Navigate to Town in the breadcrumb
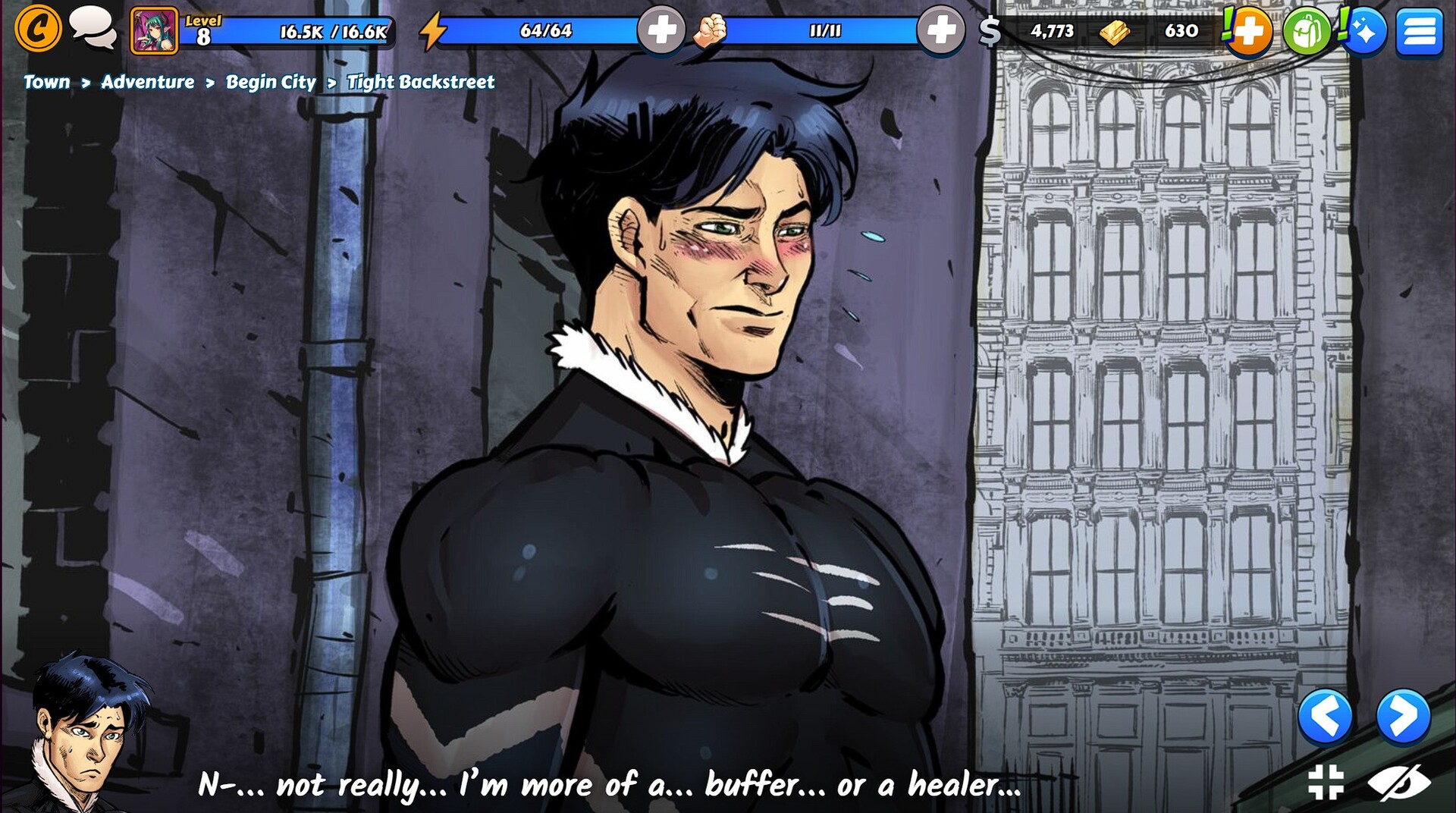This screenshot has width=1456, height=813. (47, 83)
